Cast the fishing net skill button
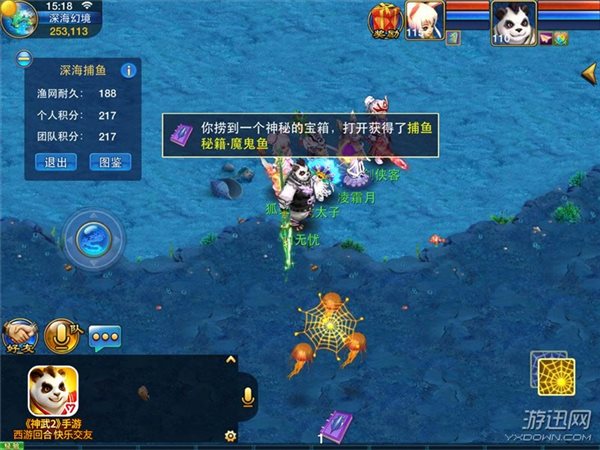Screen dimensions: 600x450 (x=555, y=376)
